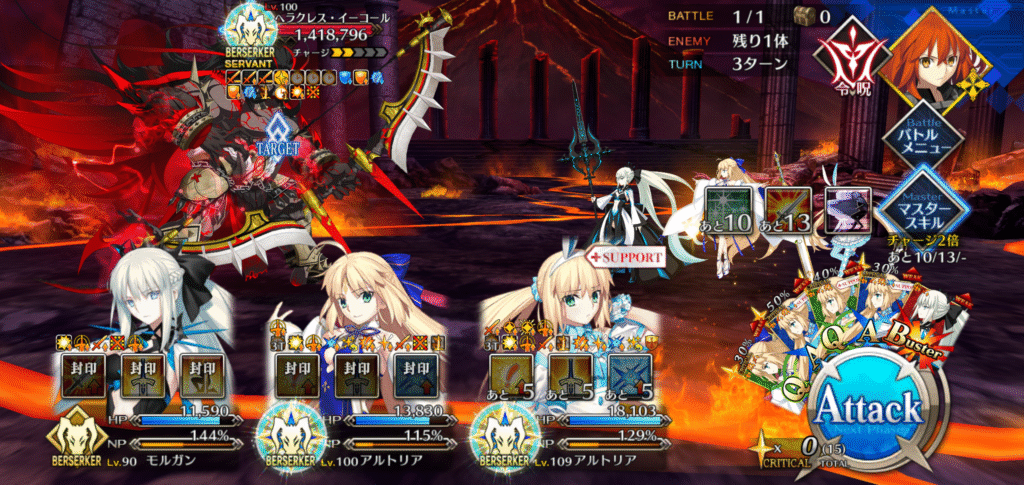
Task: Activate the purple cloaked-figure master skill
Action: coord(848,209)
